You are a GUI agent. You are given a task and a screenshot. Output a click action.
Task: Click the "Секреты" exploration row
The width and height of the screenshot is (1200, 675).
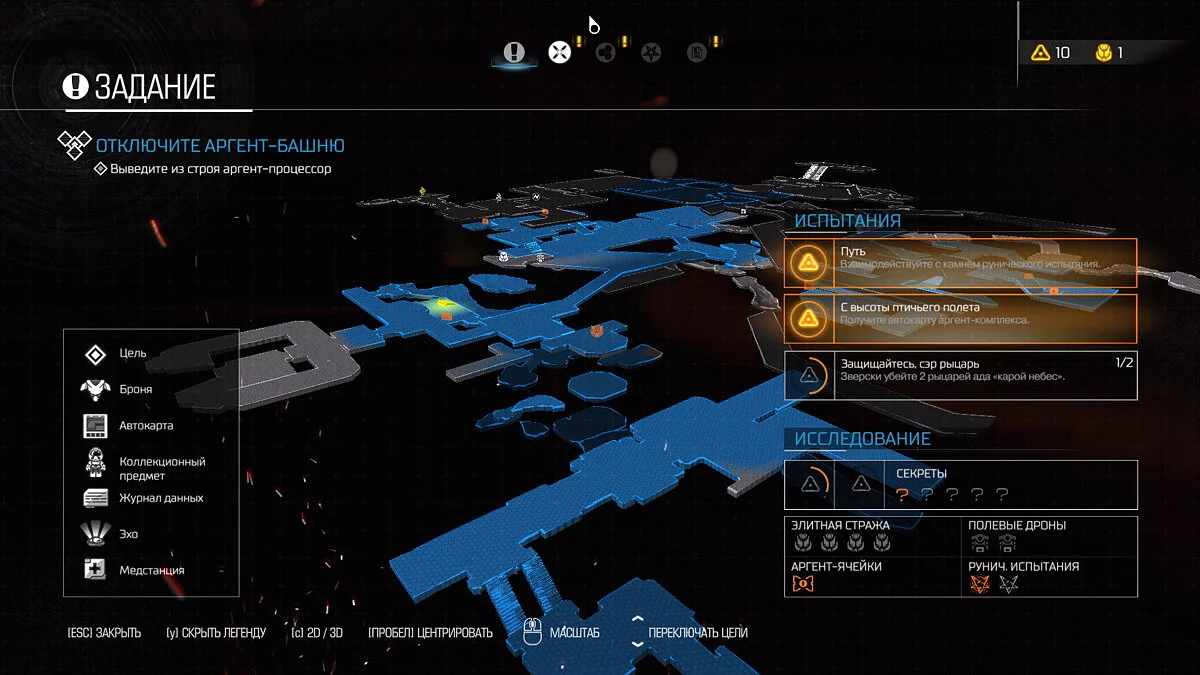(960, 485)
